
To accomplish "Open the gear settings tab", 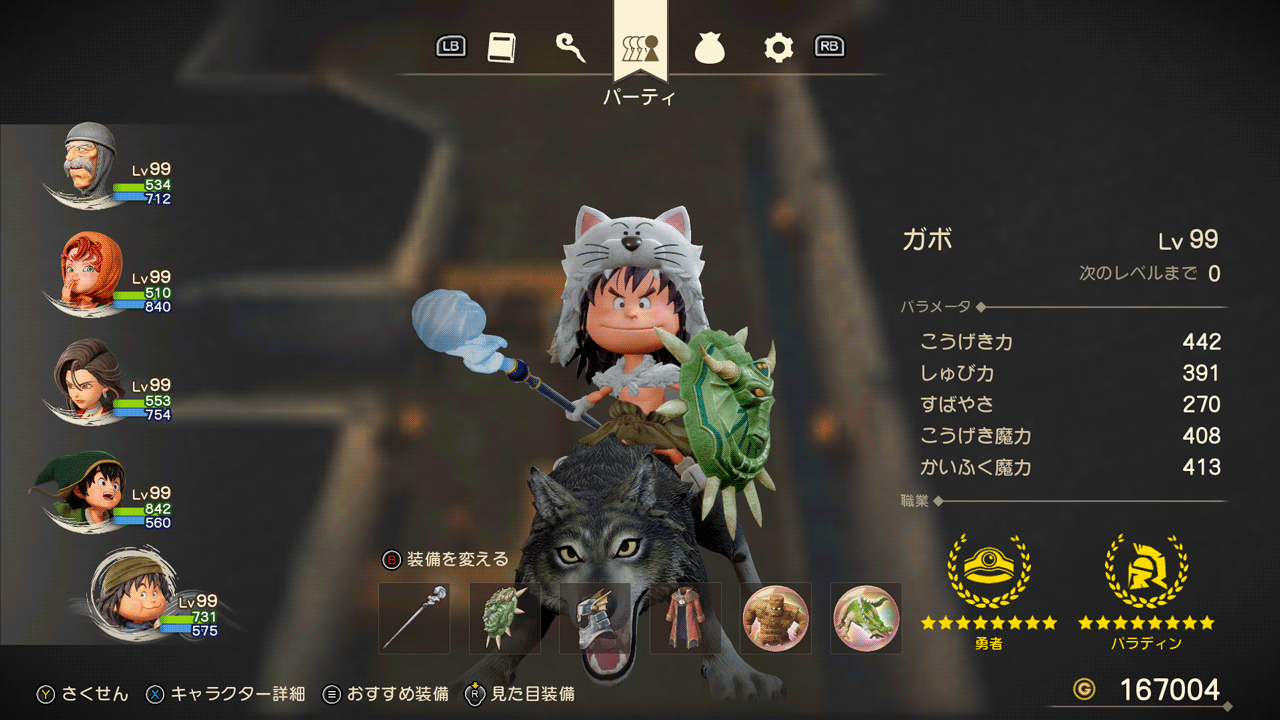I will click(778, 48).
